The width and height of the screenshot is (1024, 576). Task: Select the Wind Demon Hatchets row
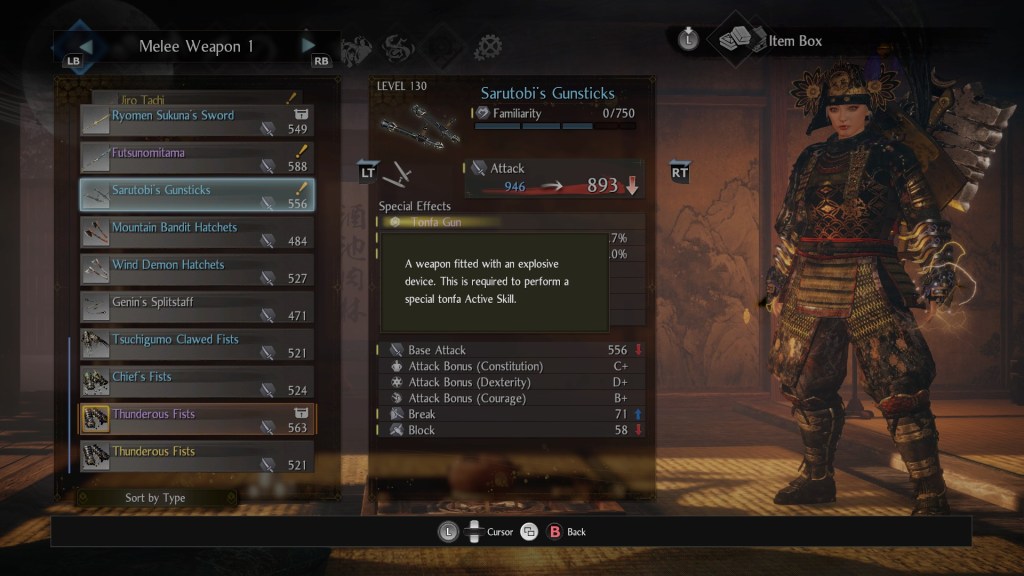(x=197, y=270)
